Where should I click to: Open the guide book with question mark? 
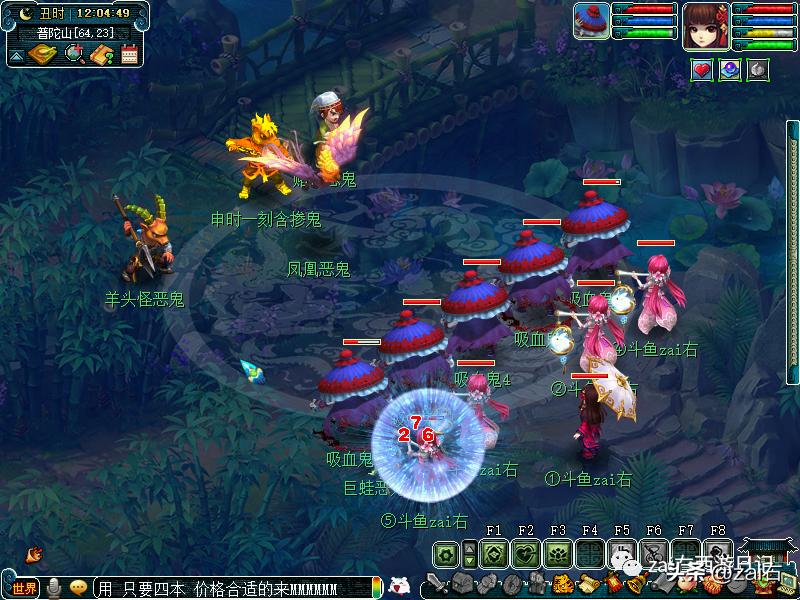point(101,54)
